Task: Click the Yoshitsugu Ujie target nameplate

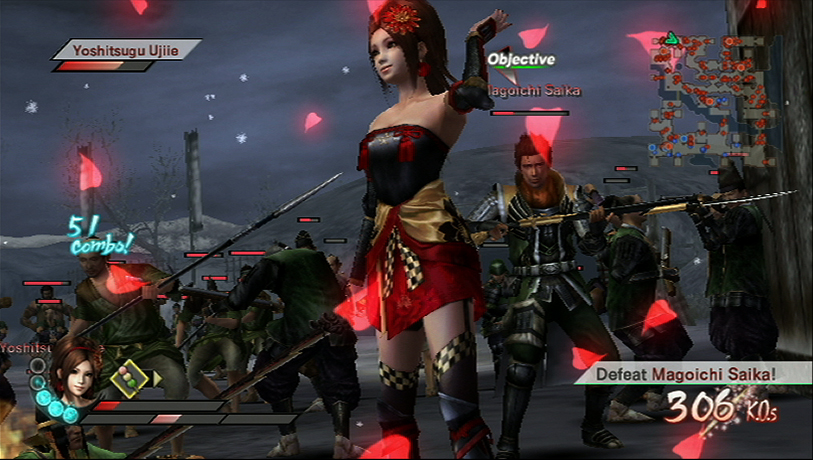Action: 126,48
